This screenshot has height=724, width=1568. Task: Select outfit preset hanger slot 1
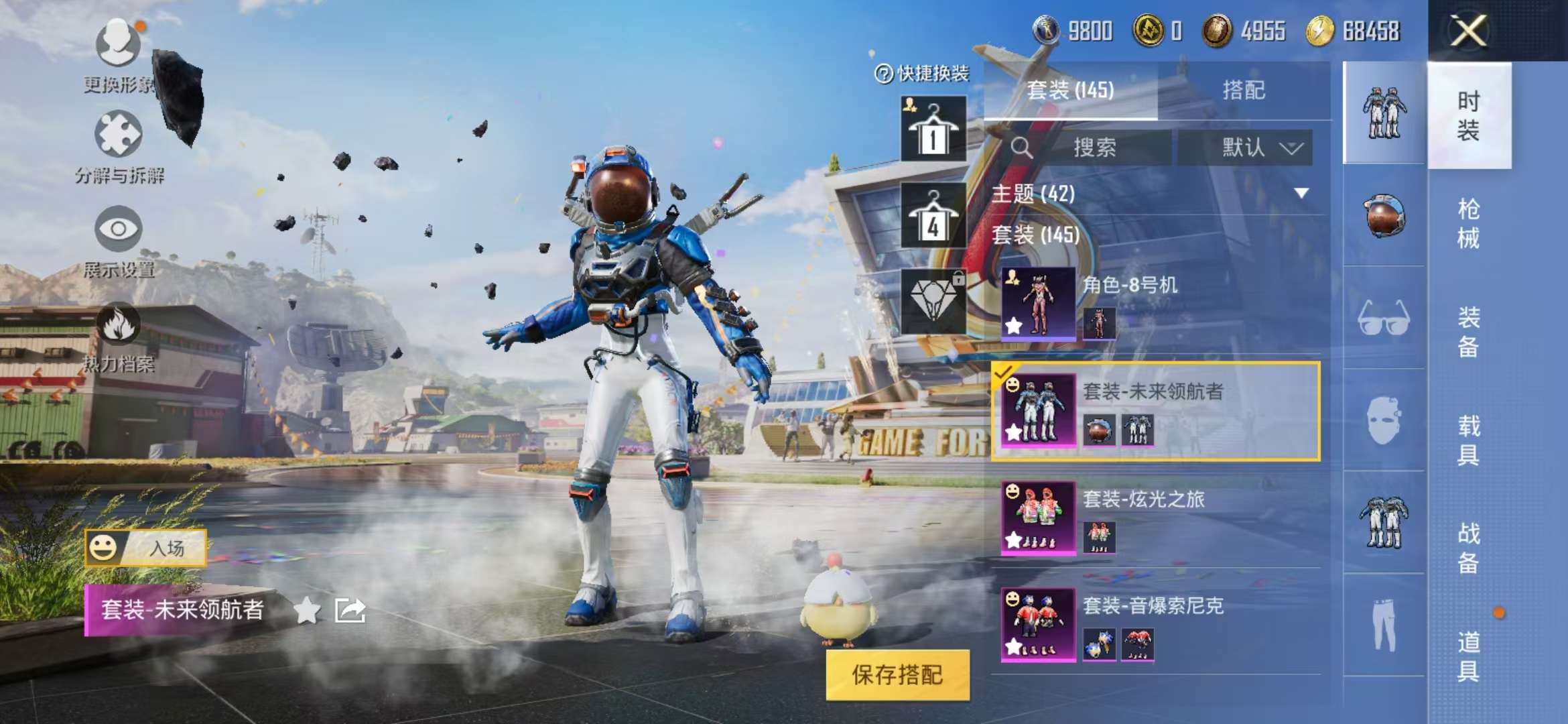(x=932, y=129)
